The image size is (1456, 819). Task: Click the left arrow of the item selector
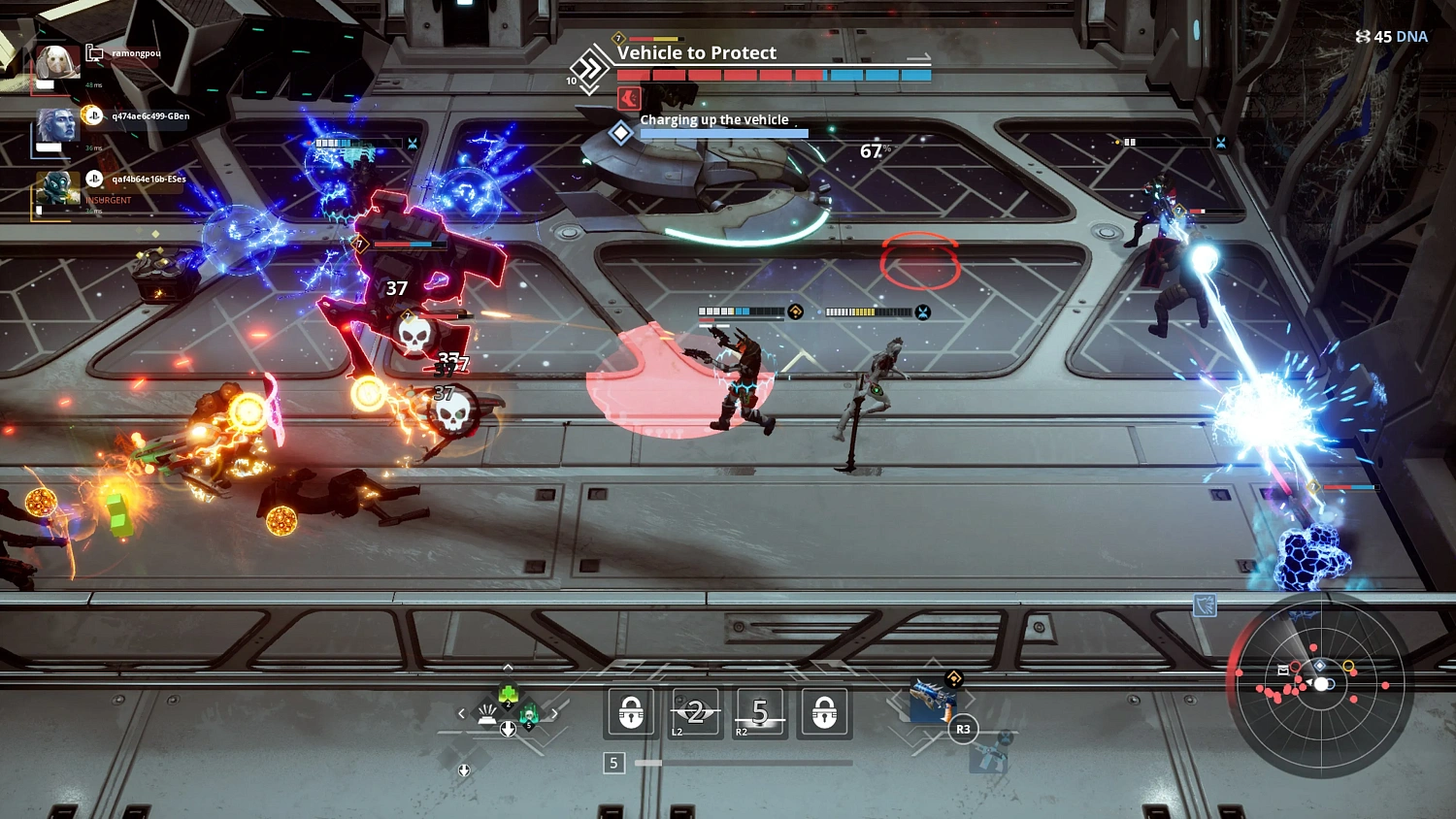tap(460, 713)
